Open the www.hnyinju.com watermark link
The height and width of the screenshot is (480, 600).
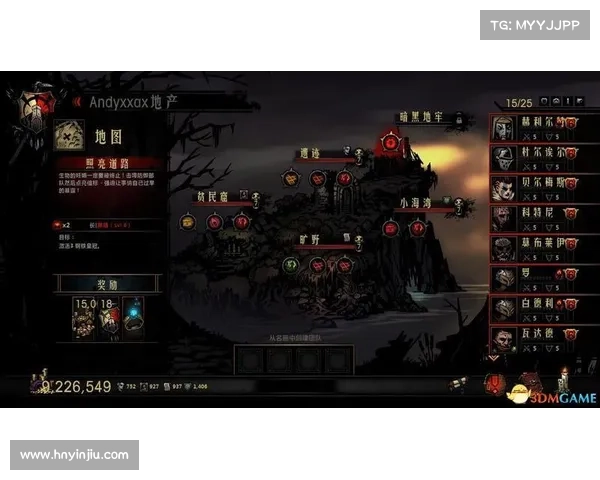tap(75, 455)
